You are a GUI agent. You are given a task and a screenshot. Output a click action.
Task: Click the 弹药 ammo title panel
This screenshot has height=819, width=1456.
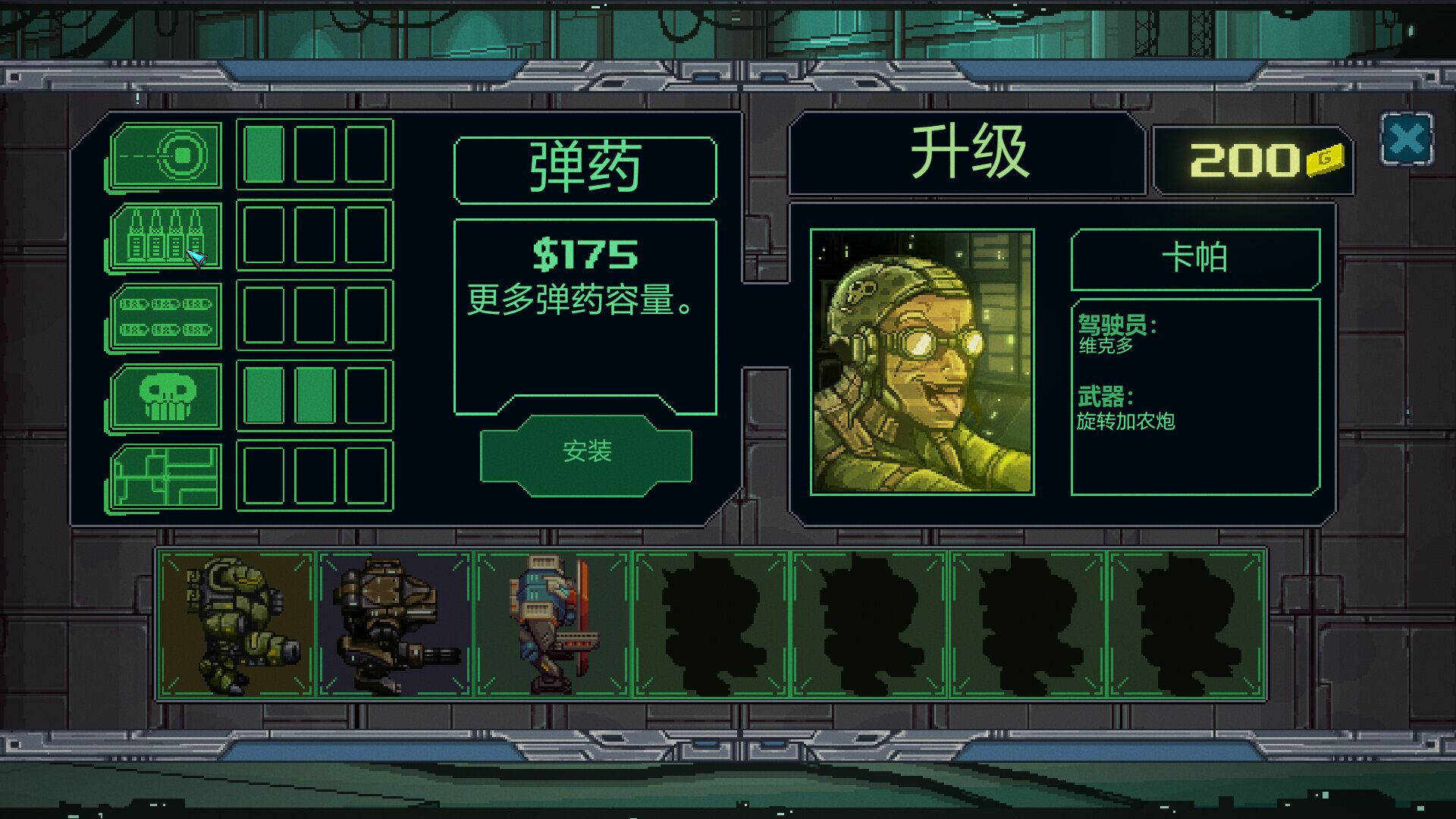coord(585,169)
